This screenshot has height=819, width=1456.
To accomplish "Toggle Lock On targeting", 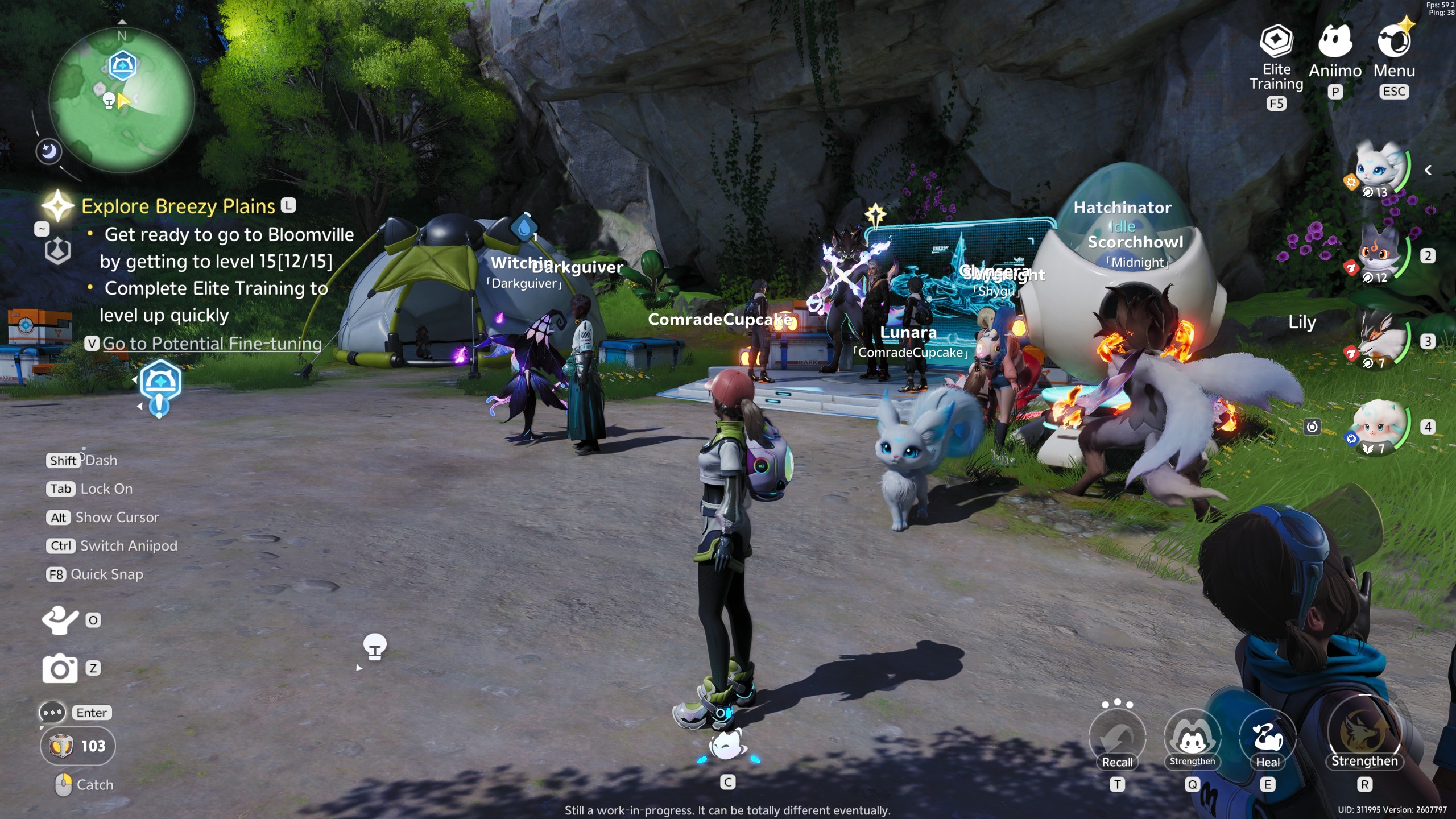I will [x=61, y=489].
